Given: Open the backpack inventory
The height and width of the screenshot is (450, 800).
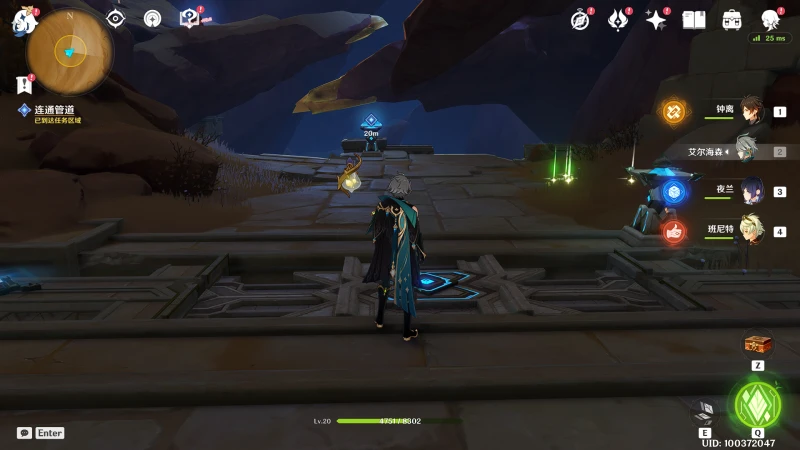Looking at the screenshot, I should click(732, 20).
